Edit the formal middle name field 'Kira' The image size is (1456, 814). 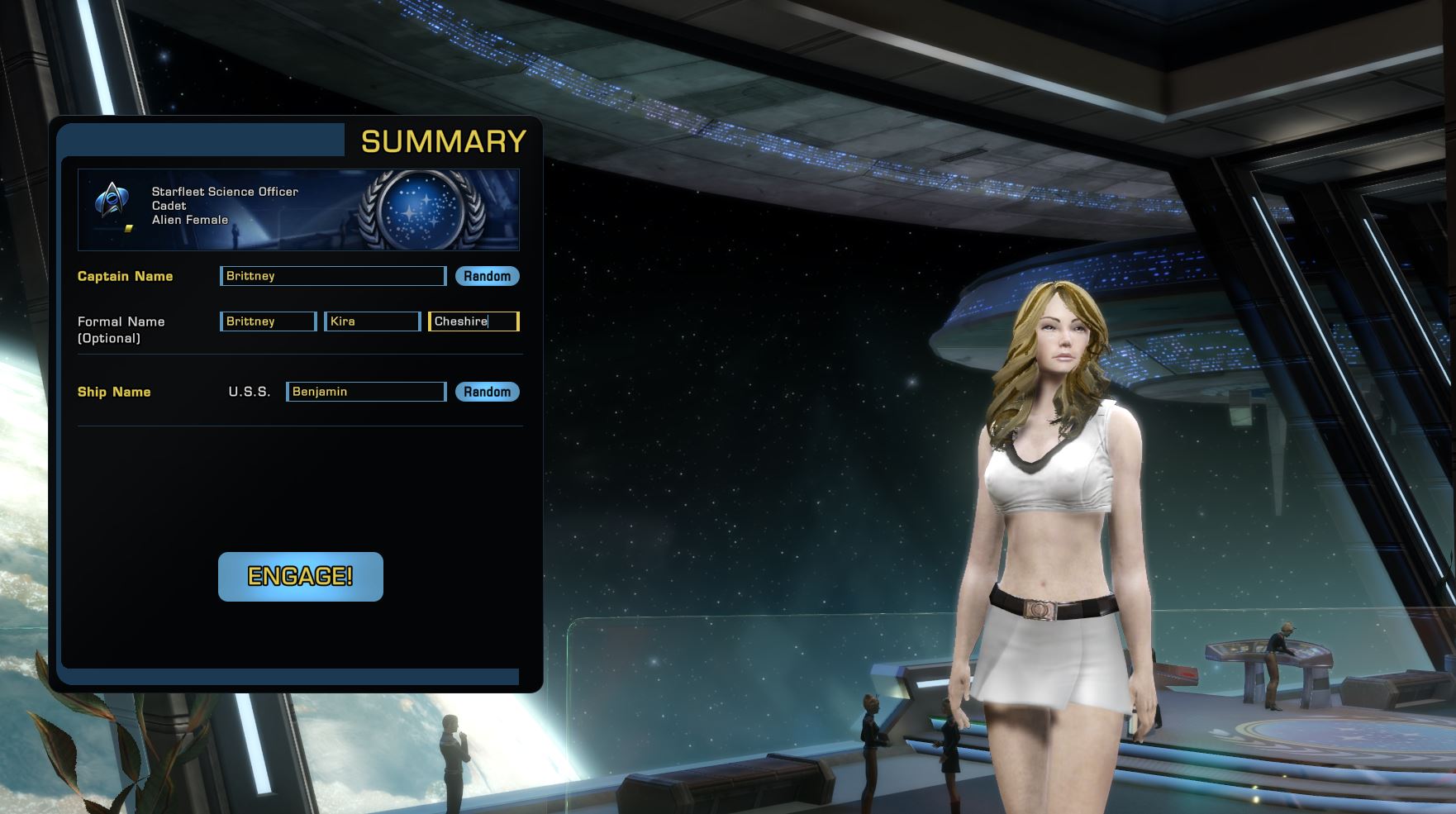coord(373,321)
